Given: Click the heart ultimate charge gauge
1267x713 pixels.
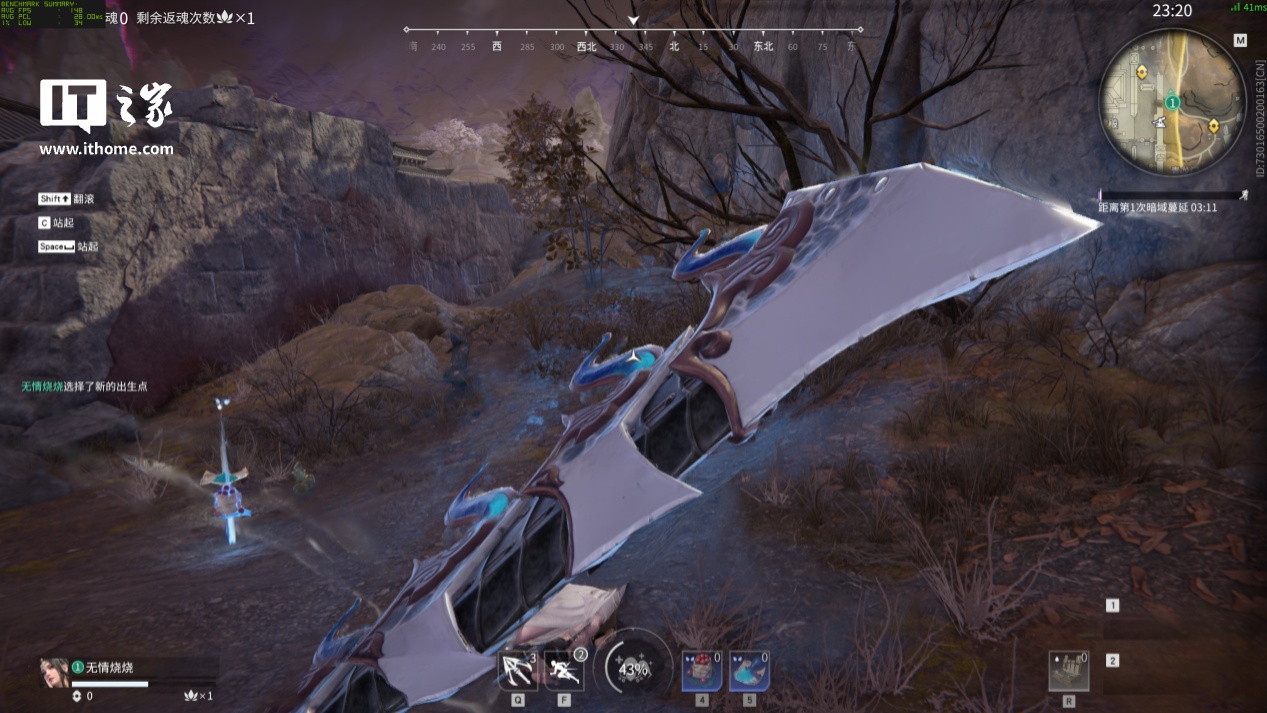Looking at the screenshot, I should (633, 668).
